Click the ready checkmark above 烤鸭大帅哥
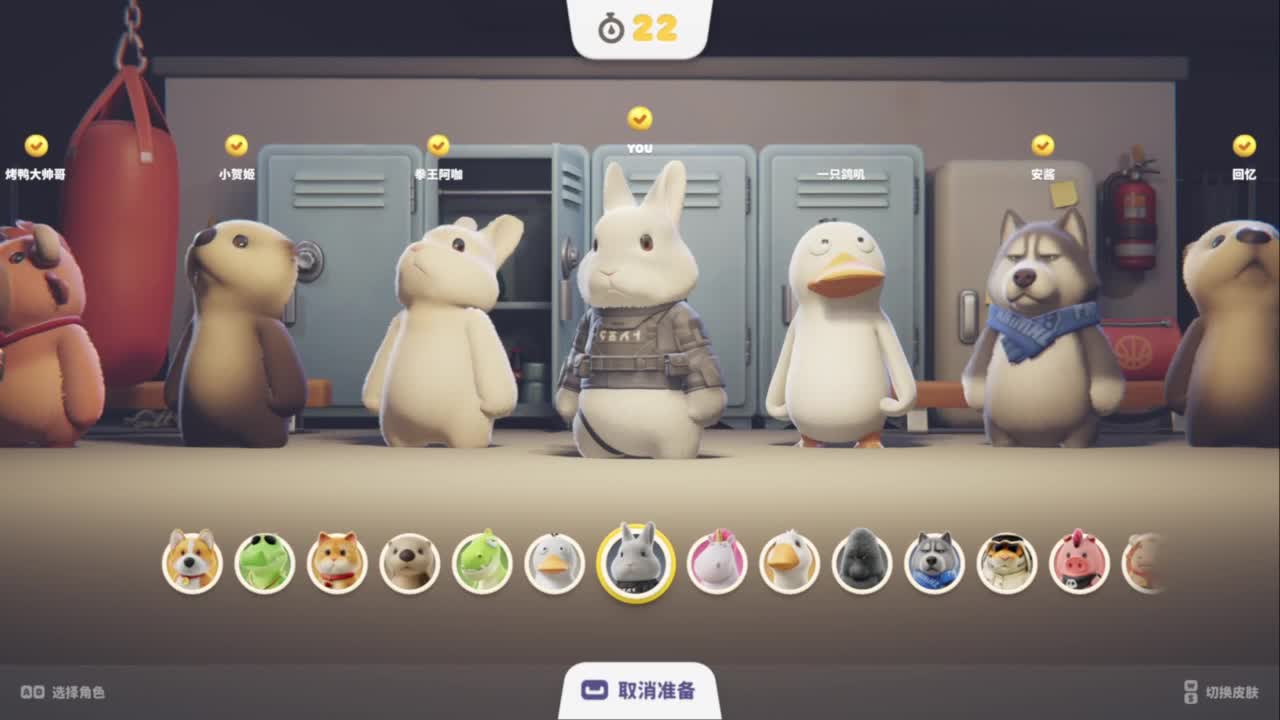Viewport: 1280px width, 720px height. (33, 143)
